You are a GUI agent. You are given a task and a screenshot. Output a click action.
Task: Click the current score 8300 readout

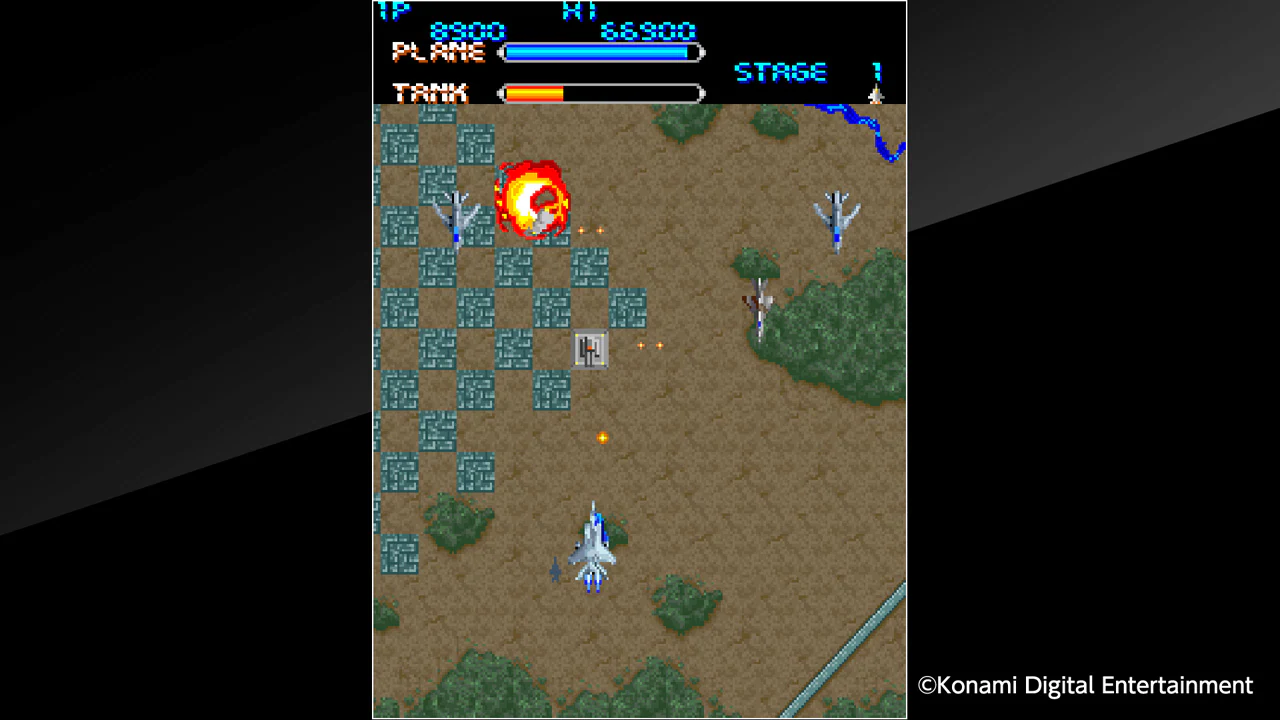[x=470, y=31]
